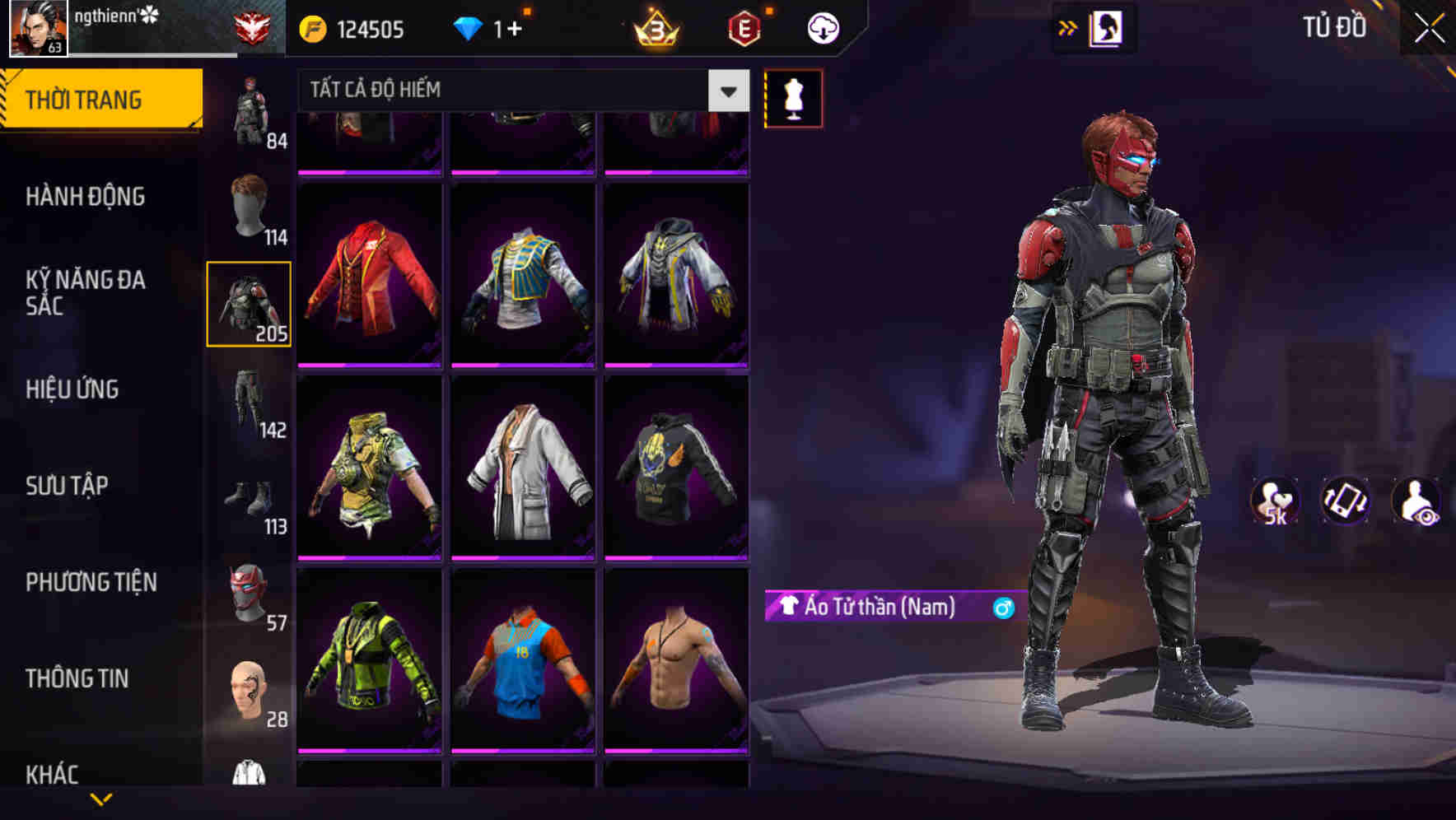Select the hair category in the sidebar
This screenshot has height=820, width=1456.
[250, 210]
